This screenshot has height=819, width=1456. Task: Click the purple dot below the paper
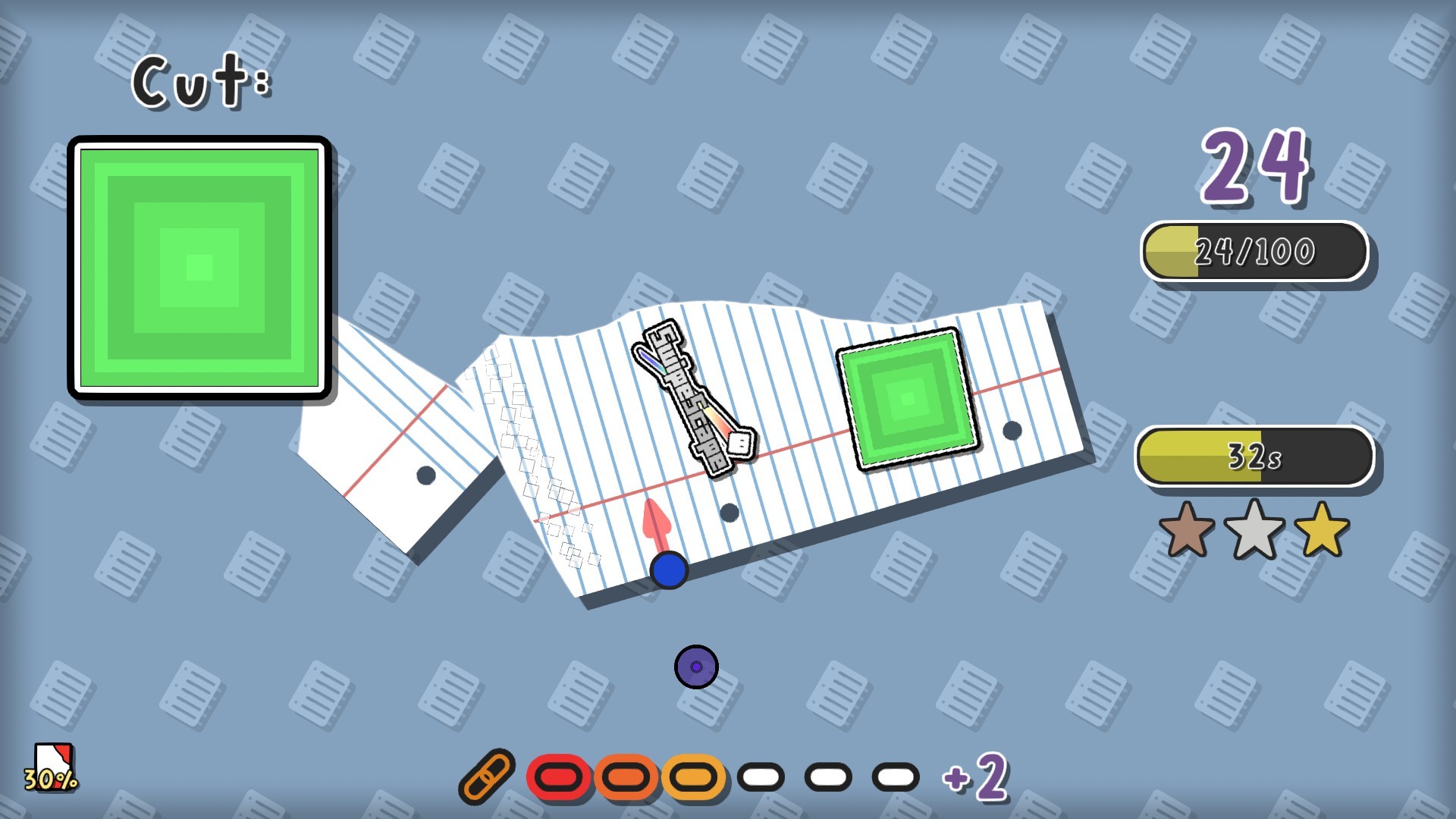click(x=695, y=665)
